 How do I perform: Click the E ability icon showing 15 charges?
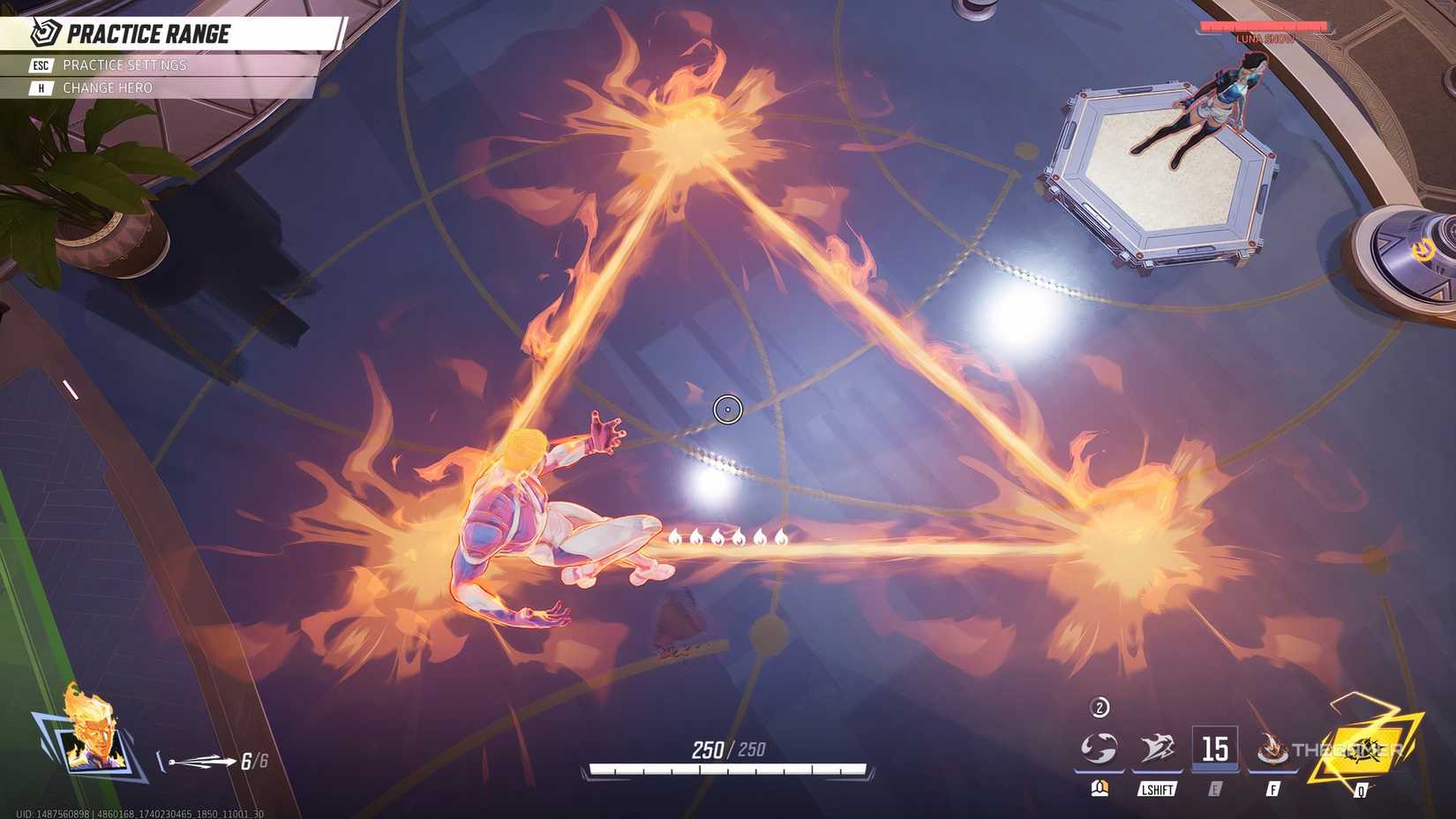click(1214, 749)
